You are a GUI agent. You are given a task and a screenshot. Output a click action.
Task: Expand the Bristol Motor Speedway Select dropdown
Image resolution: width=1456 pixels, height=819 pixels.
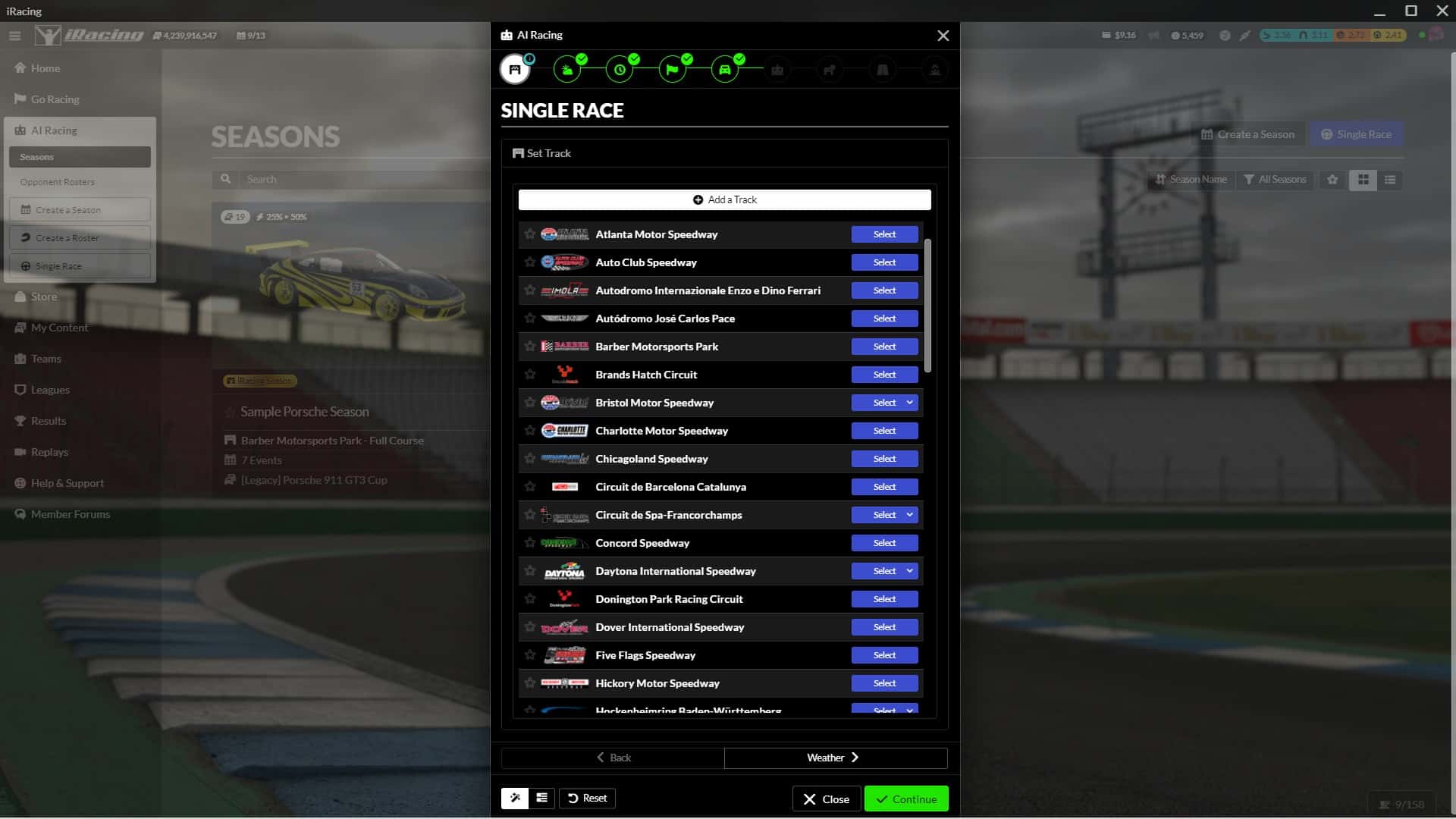(x=908, y=403)
